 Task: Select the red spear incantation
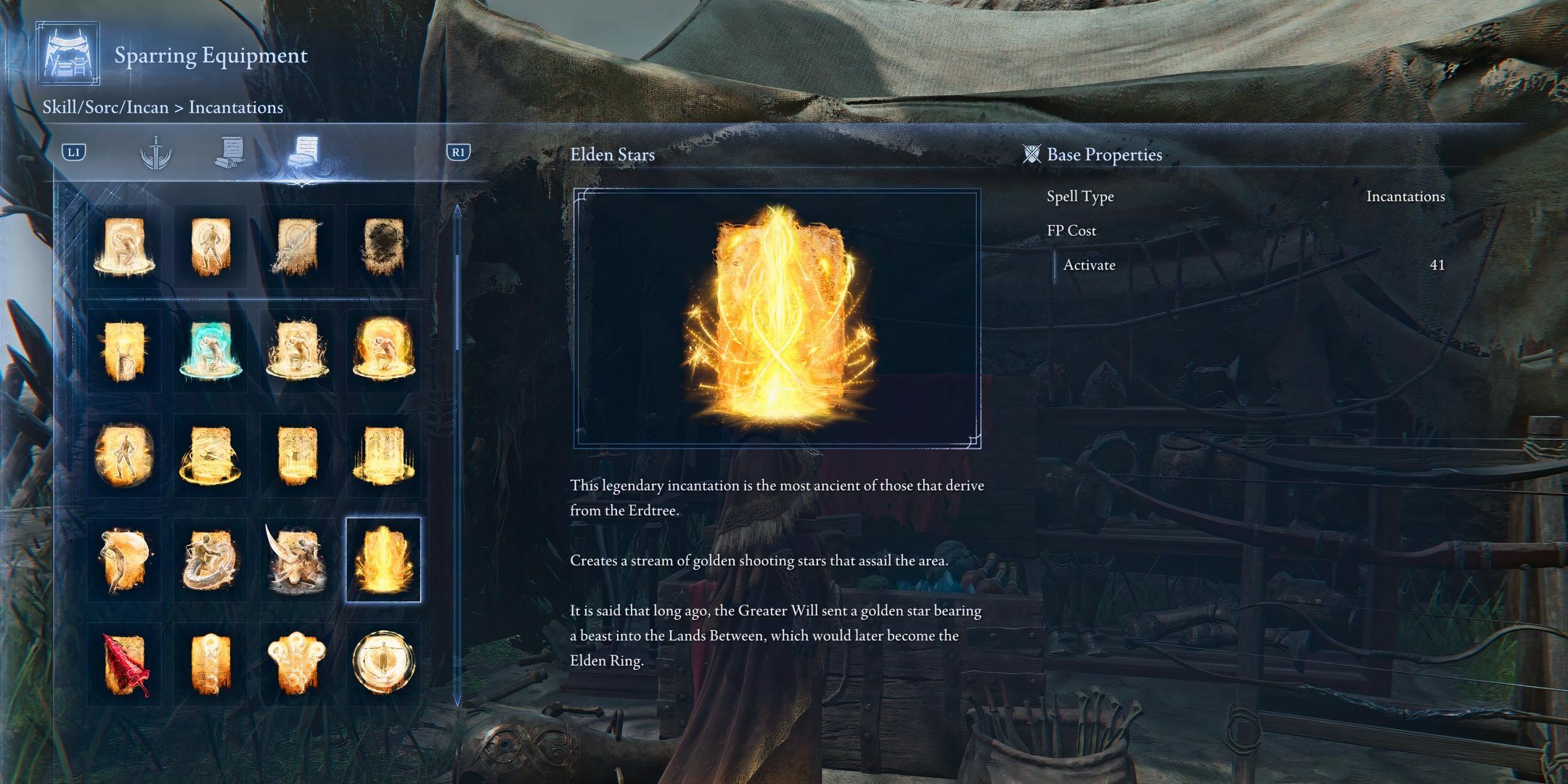[x=124, y=664]
